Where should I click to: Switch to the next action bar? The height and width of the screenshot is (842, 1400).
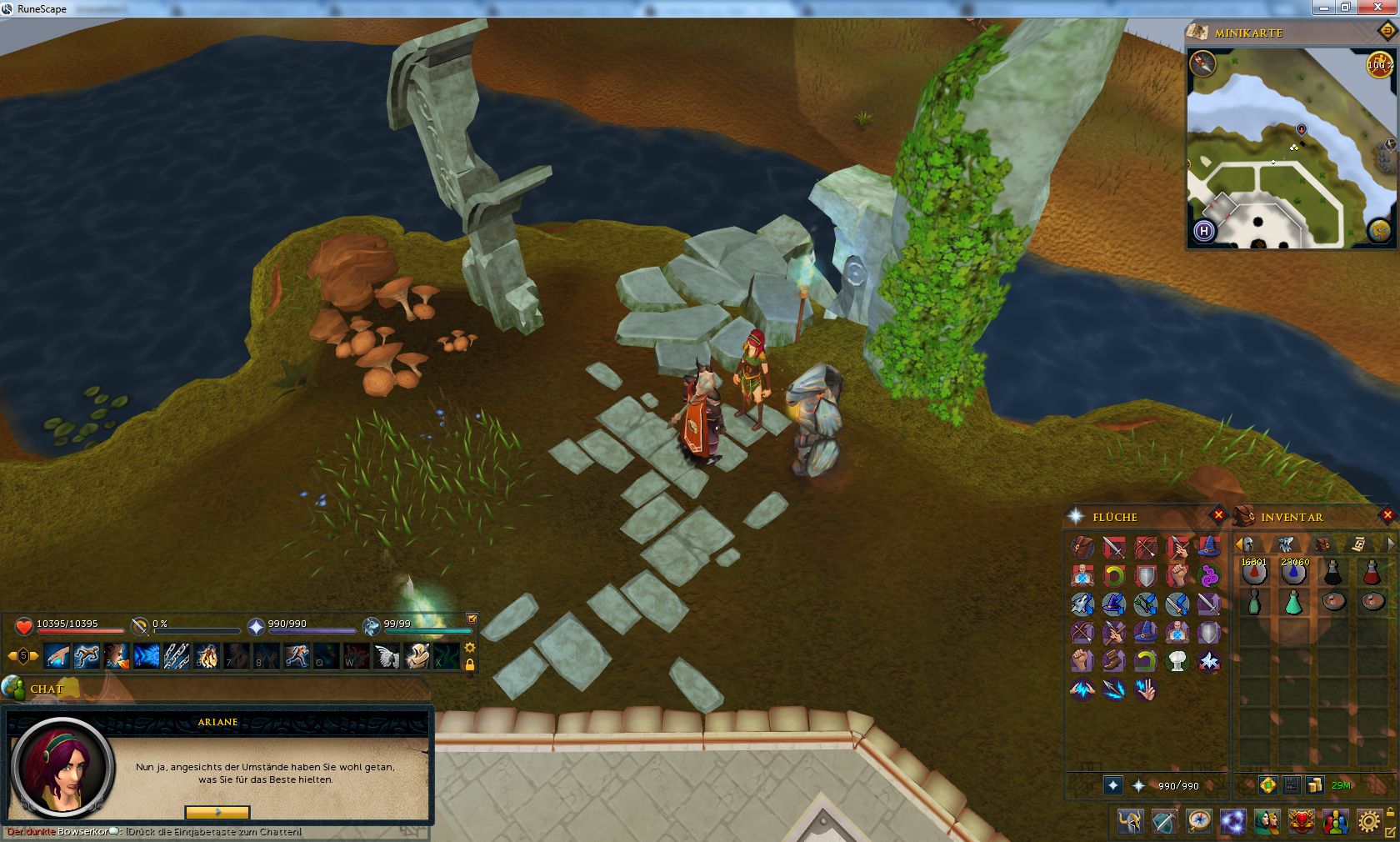point(34,656)
